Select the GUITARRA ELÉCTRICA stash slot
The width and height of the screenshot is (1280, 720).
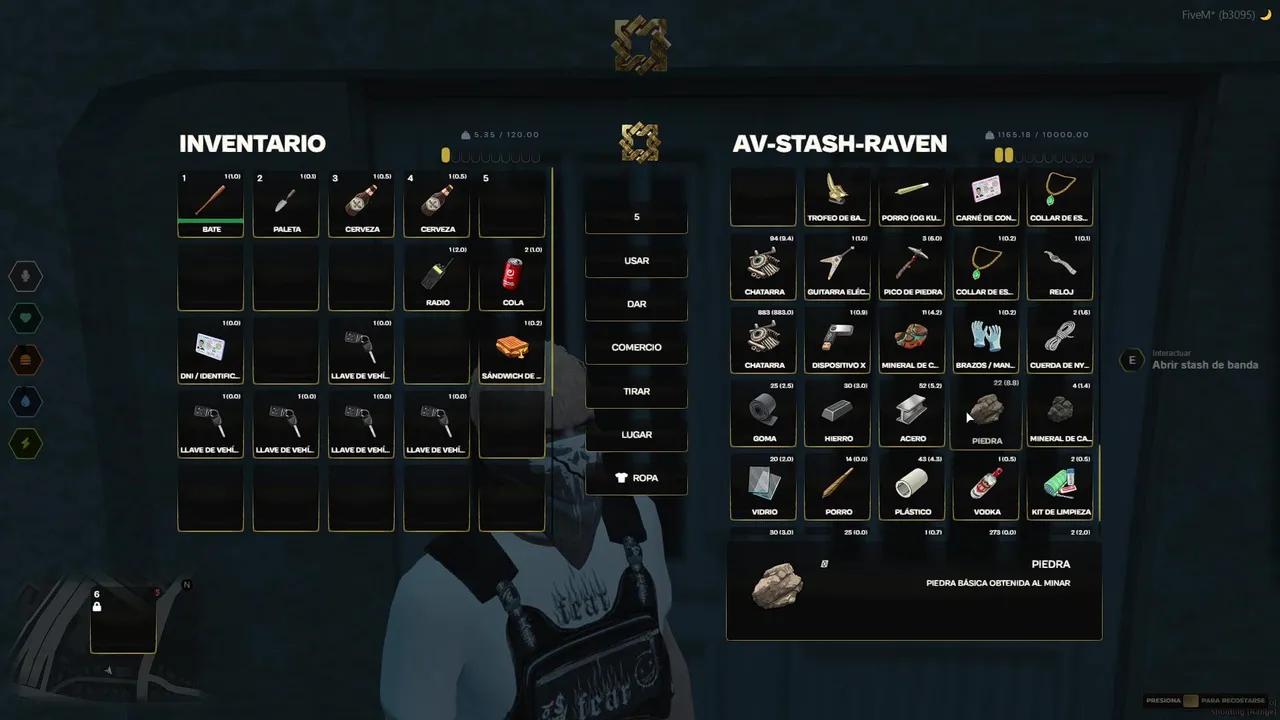(x=838, y=267)
